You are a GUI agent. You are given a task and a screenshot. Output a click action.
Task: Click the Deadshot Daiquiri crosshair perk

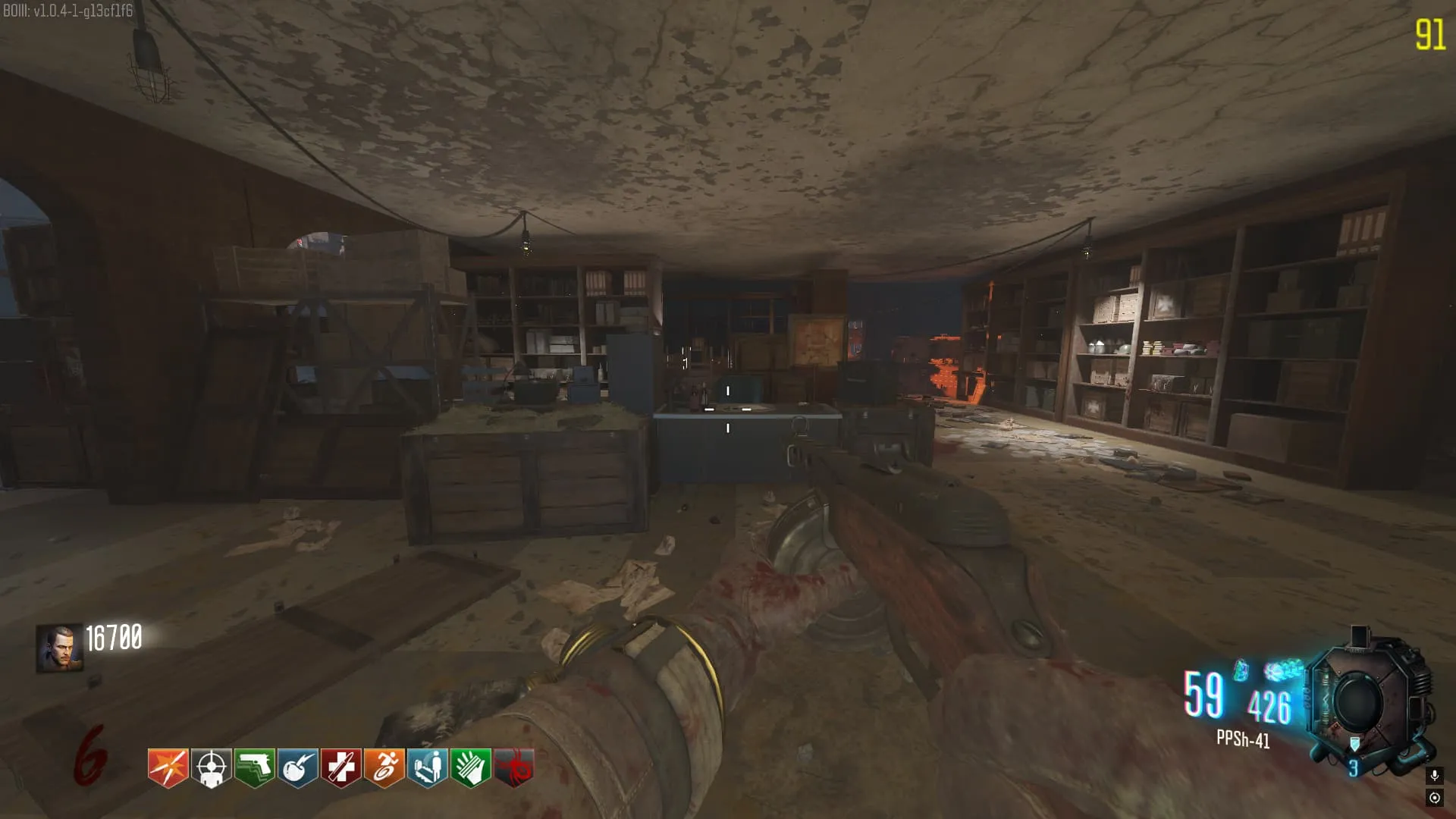pyautogui.click(x=211, y=767)
